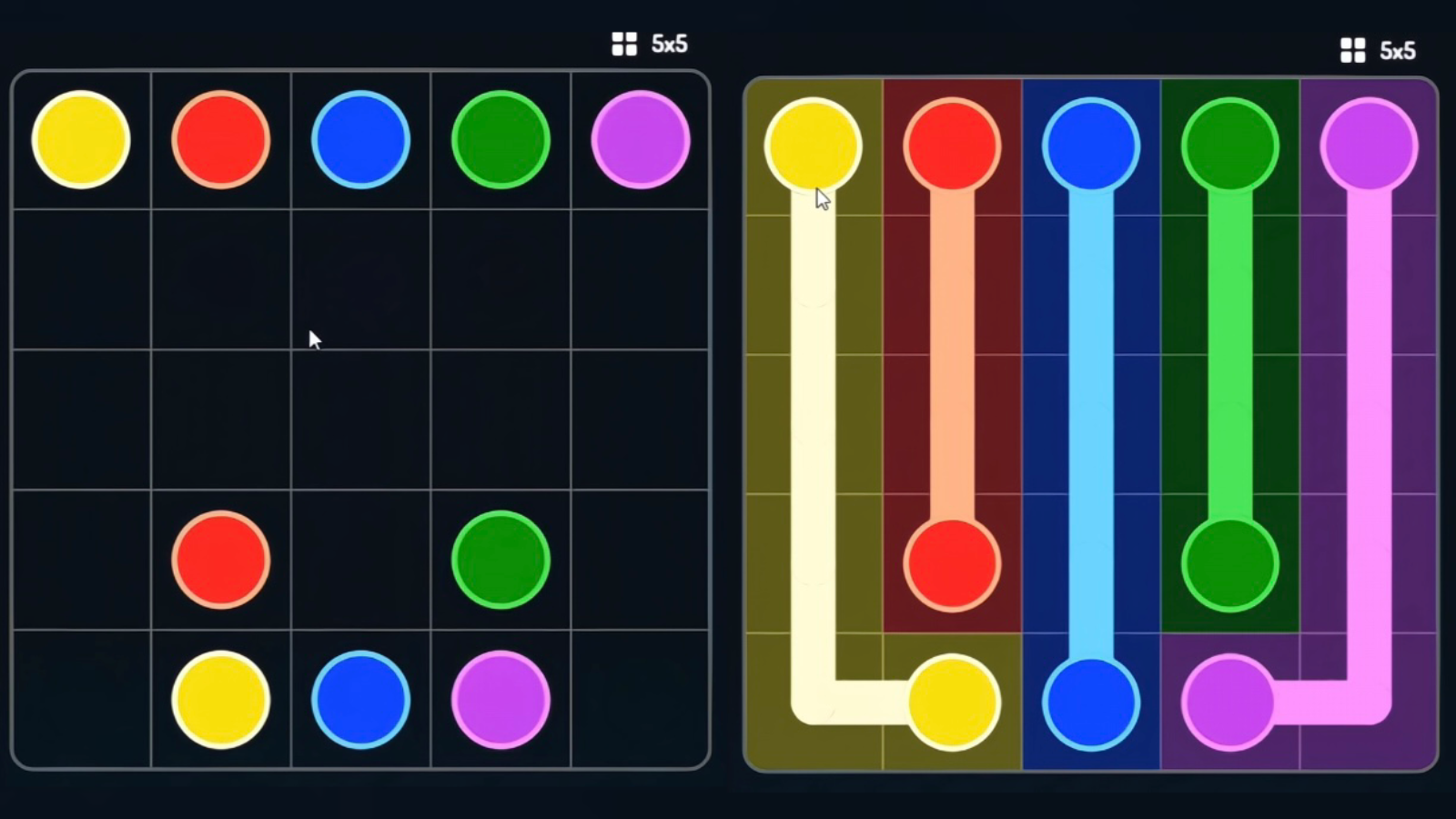Click the bottom blue dot on the right board

coord(1091,703)
